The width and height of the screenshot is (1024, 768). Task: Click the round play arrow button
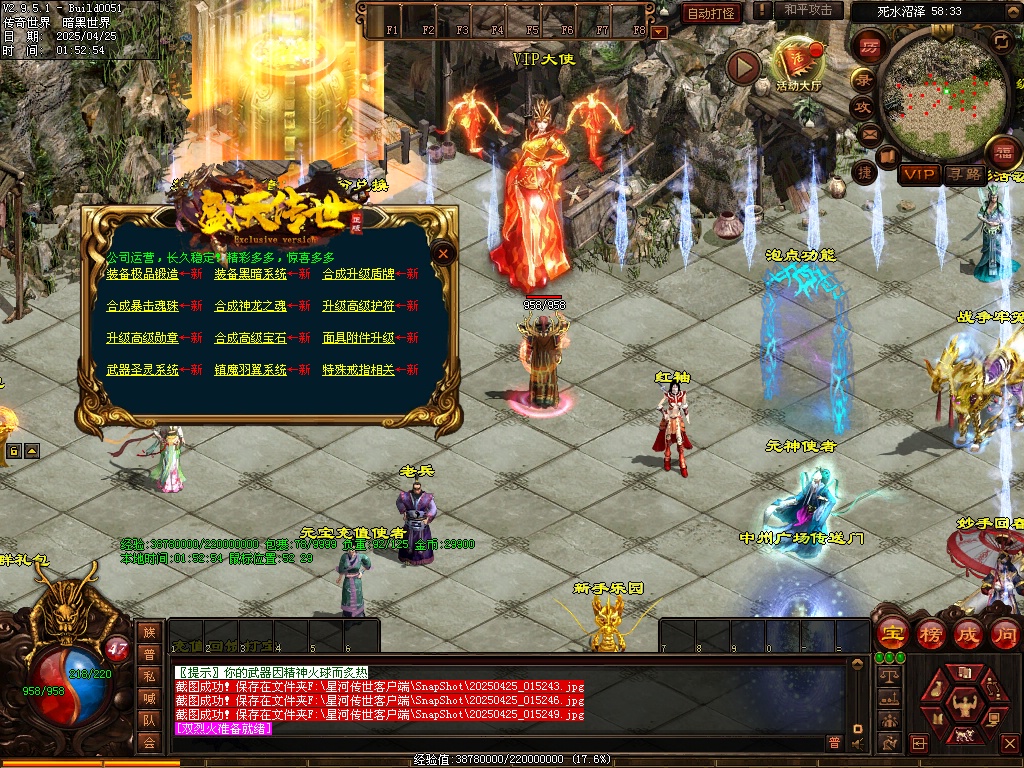(743, 67)
